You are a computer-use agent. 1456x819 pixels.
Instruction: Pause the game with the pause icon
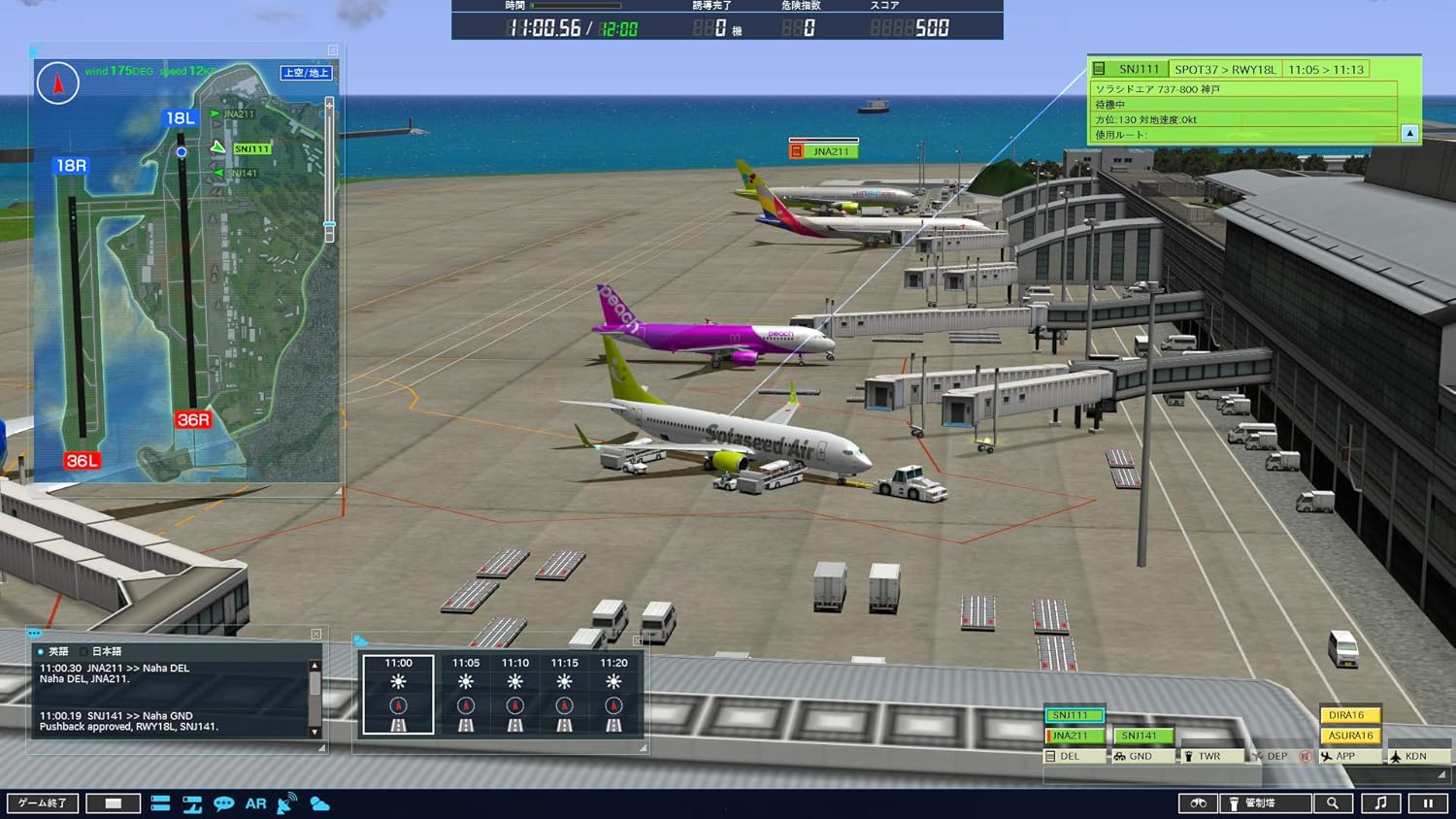1429,803
